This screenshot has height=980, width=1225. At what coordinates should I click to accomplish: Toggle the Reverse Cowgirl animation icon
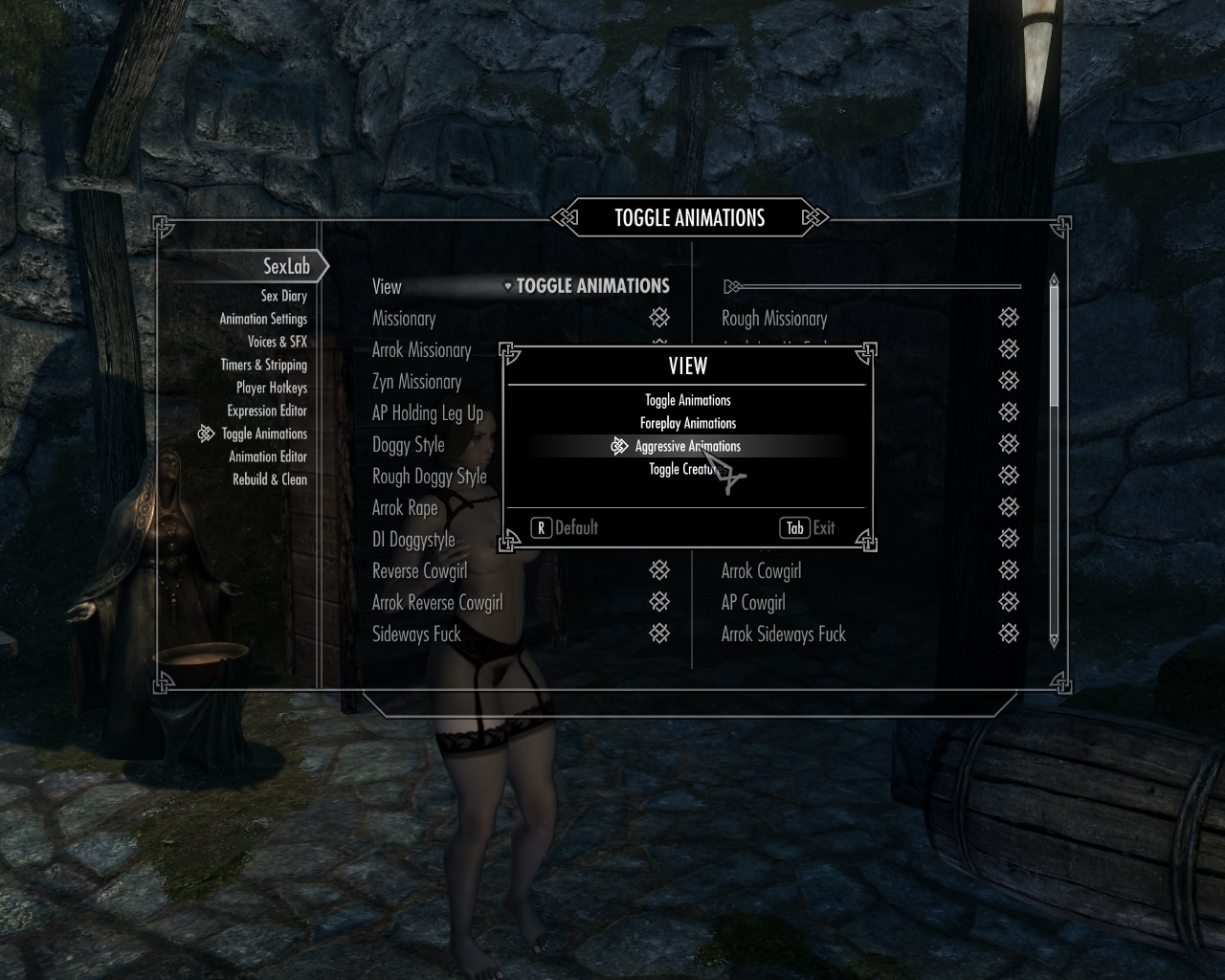[658, 570]
